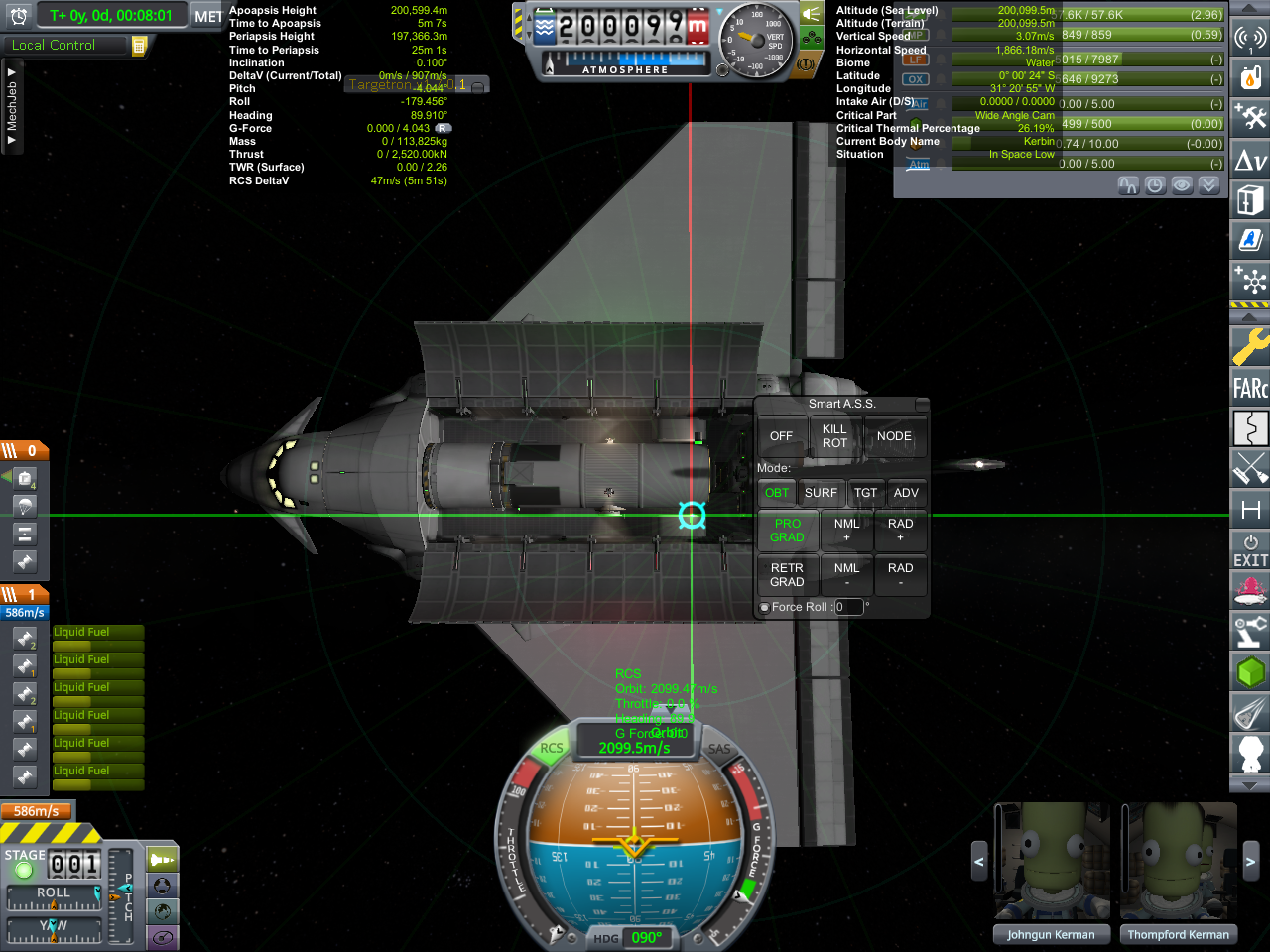Activate KILL ROT in Smart A.S.S.

click(834, 436)
